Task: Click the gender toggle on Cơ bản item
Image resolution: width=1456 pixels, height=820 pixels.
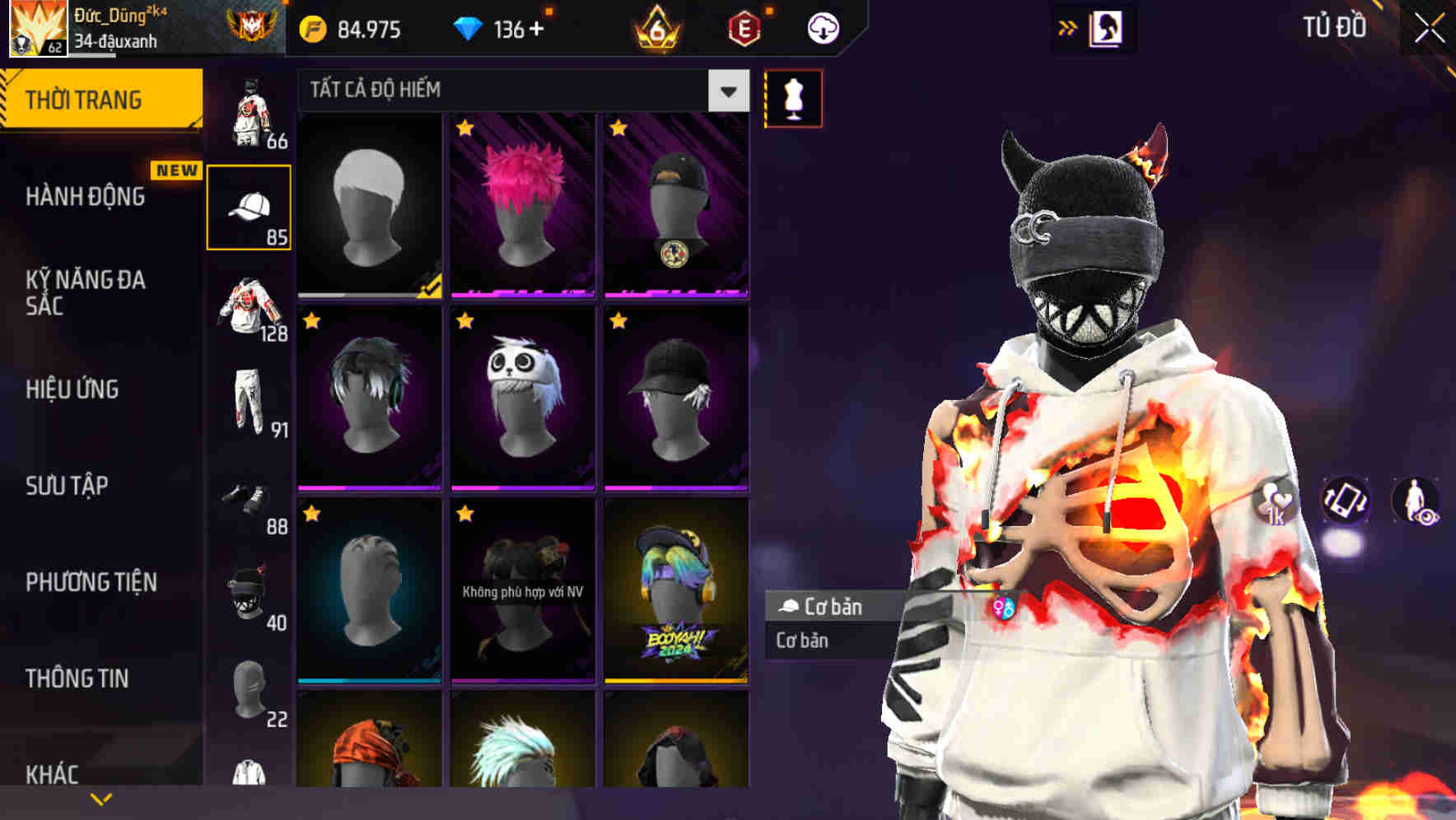Action: [1004, 607]
